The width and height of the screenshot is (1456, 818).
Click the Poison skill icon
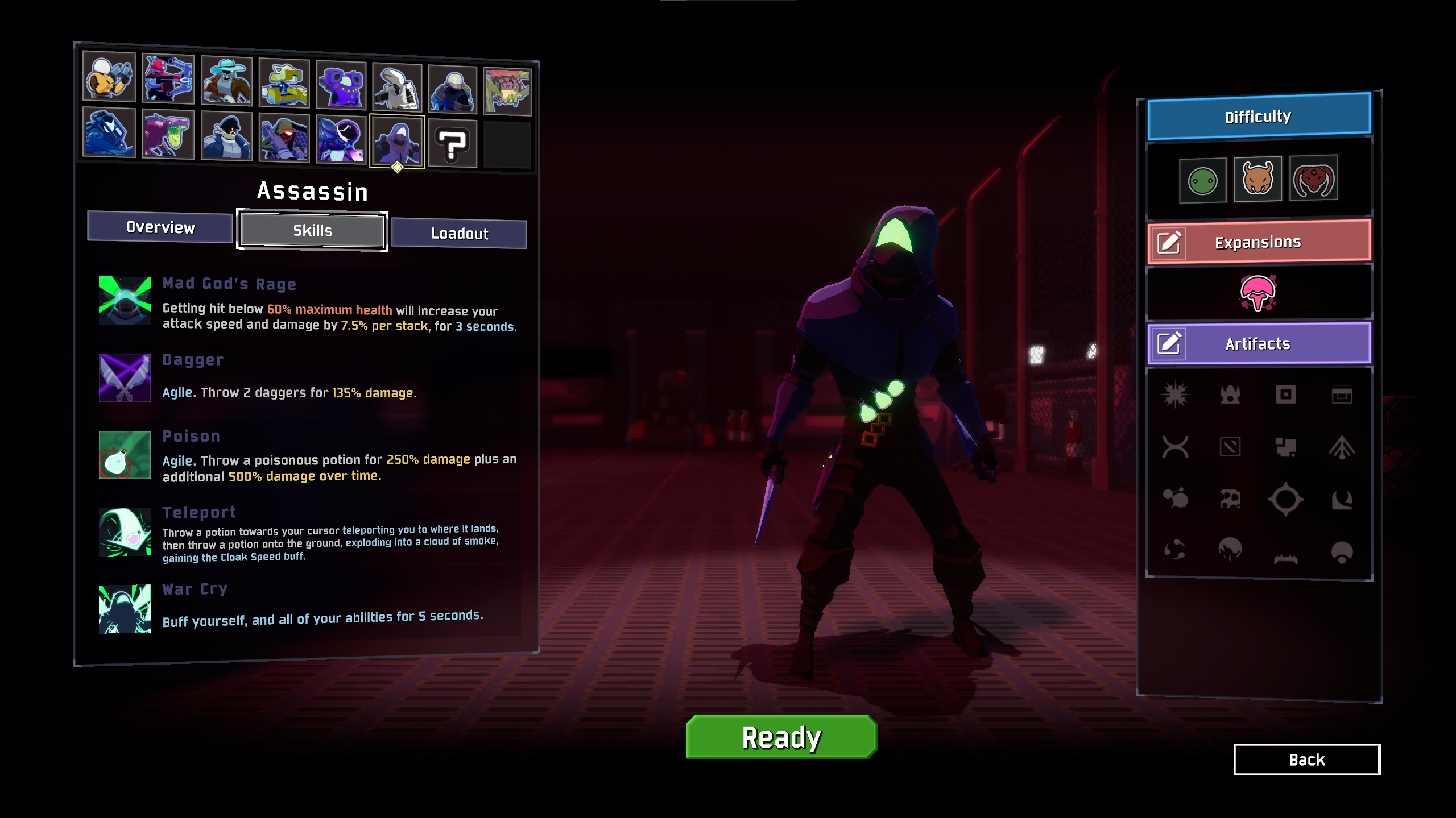tap(125, 455)
